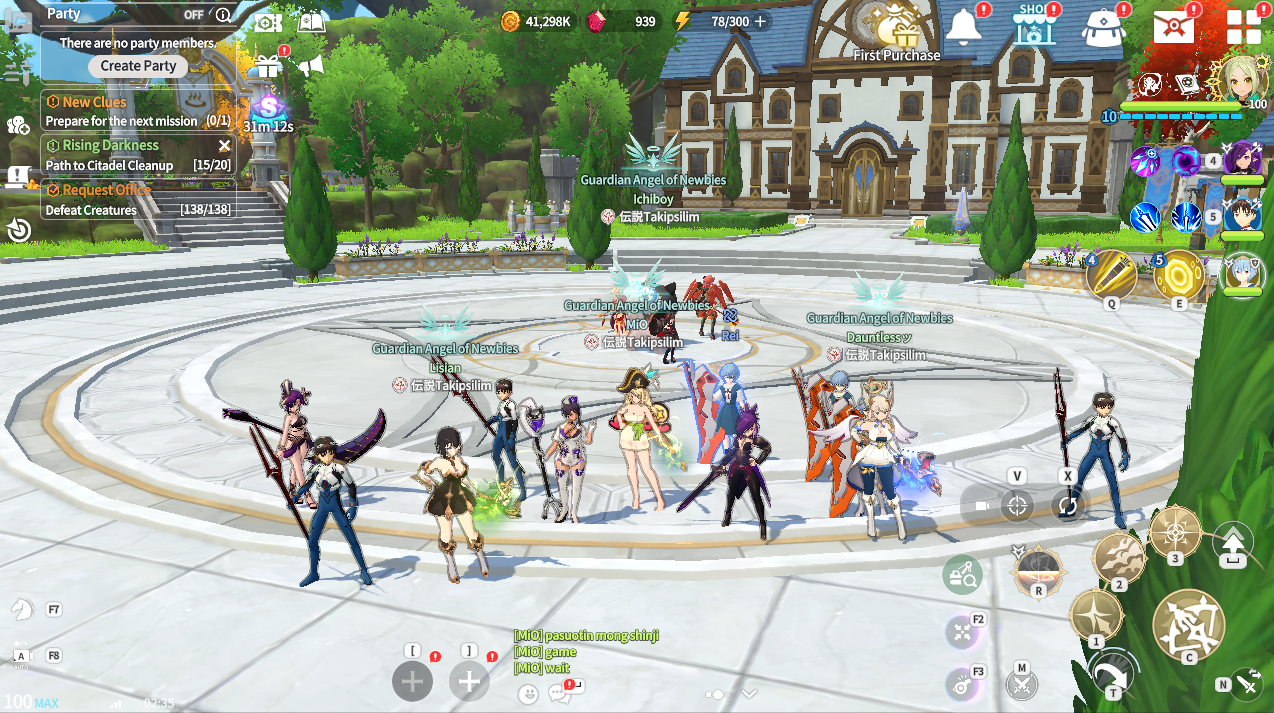This screenshot has height=713, width=1274.
Task: Add stamina with the plus button
Action: coord(760,21)
